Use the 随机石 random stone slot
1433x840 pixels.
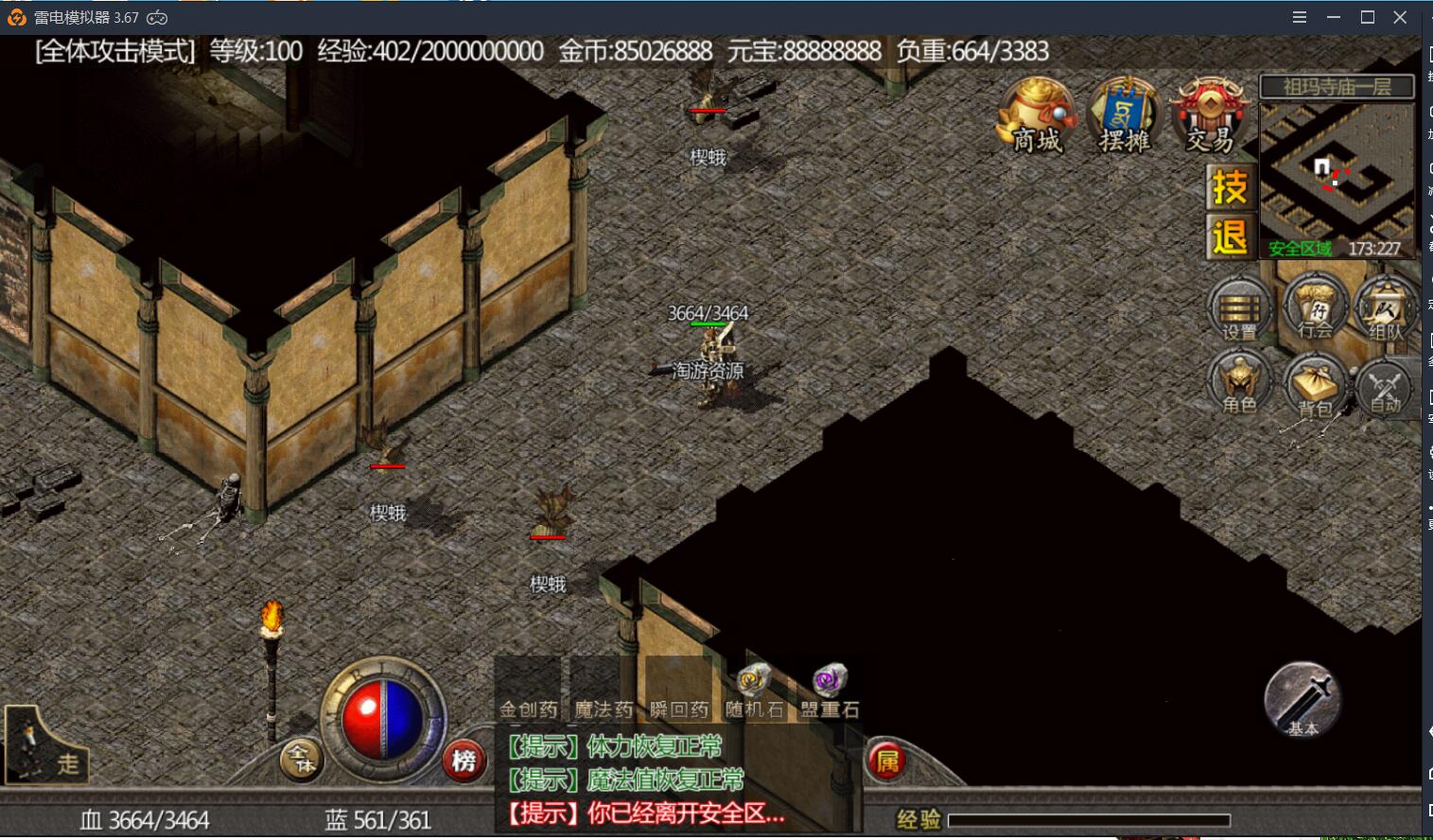click(754, 691)
